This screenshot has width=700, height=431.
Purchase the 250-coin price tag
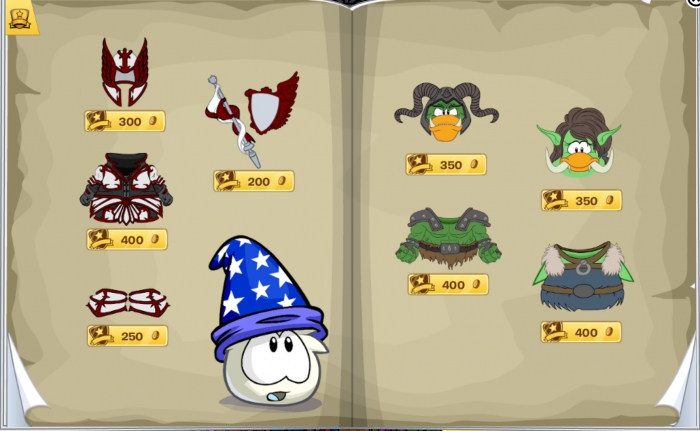click(127, 336)
